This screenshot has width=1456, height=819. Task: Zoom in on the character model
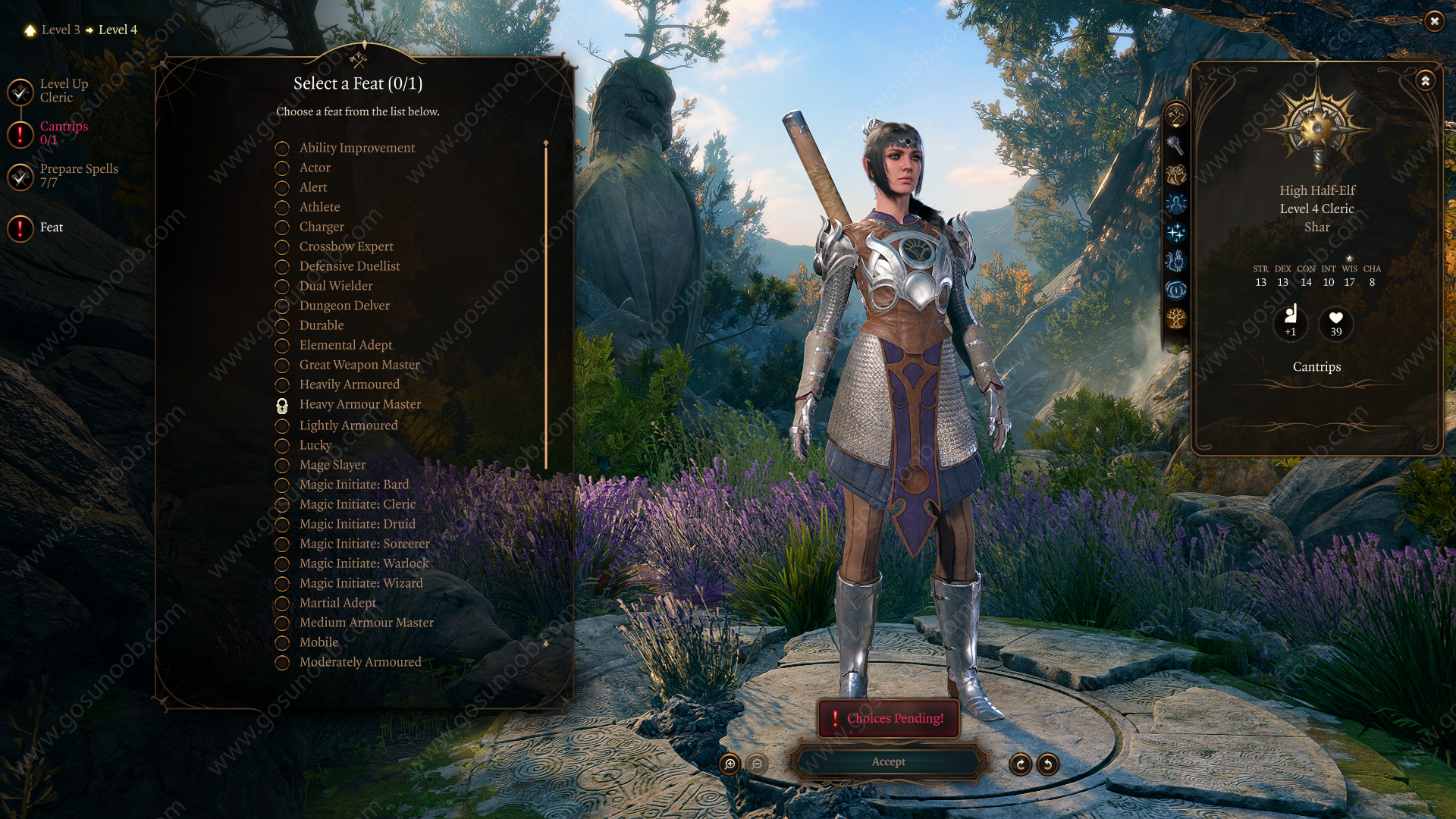point(730,764)
